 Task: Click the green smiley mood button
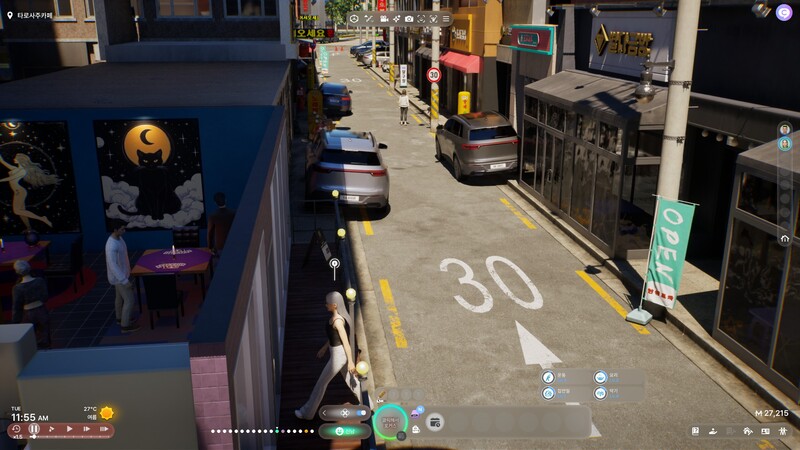(x=341, y=431)
